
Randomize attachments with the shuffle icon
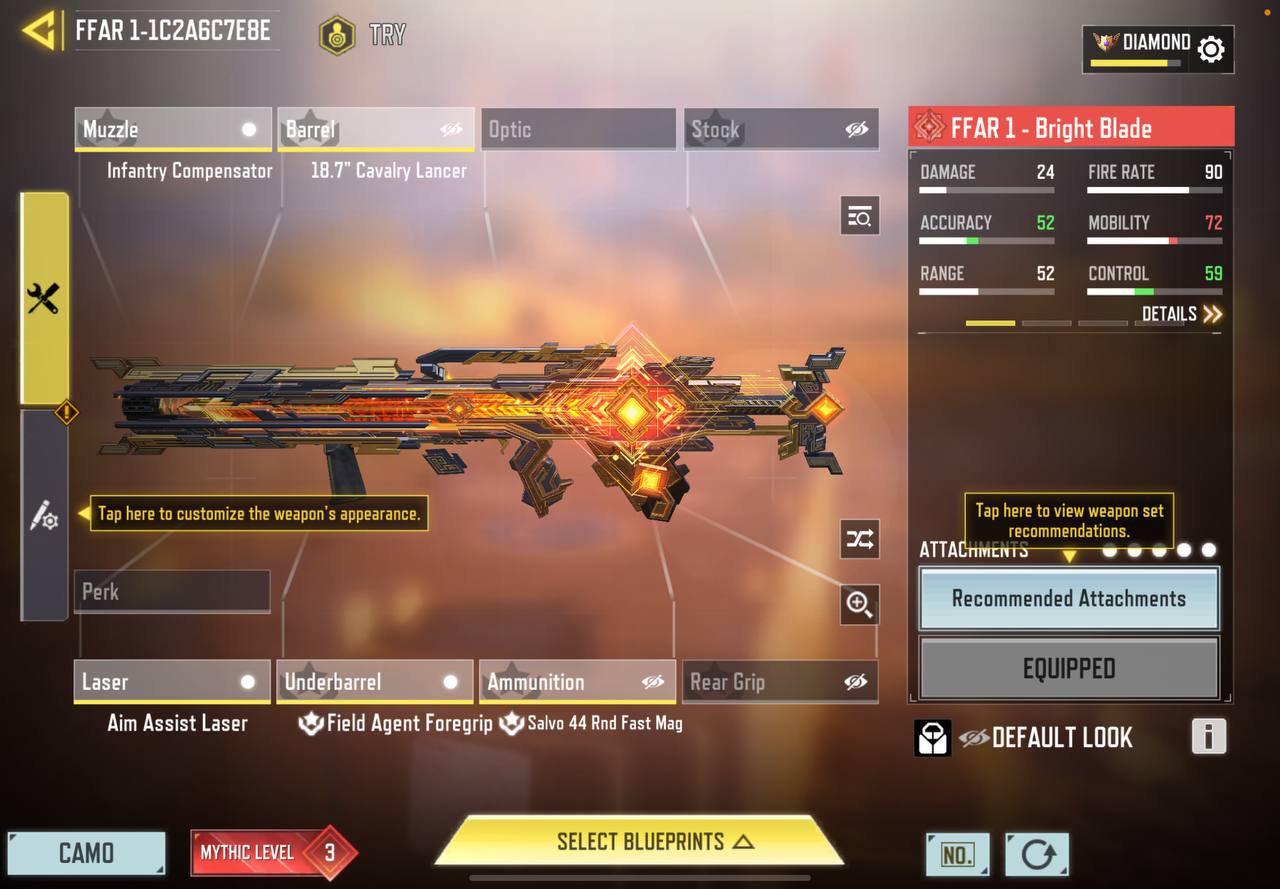click(x=860, y=540)
